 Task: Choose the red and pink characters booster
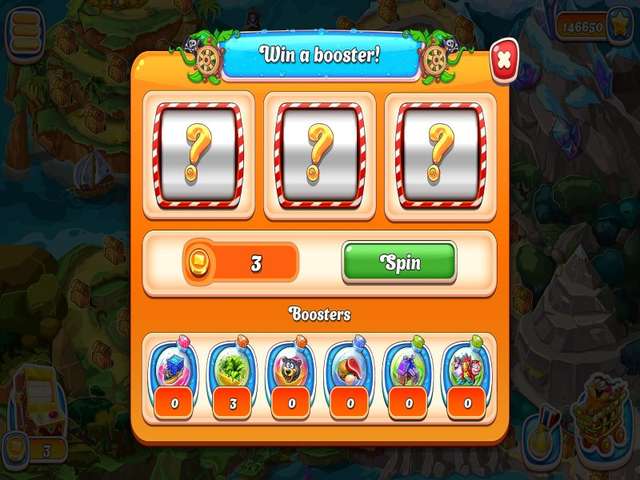[467, 367]
